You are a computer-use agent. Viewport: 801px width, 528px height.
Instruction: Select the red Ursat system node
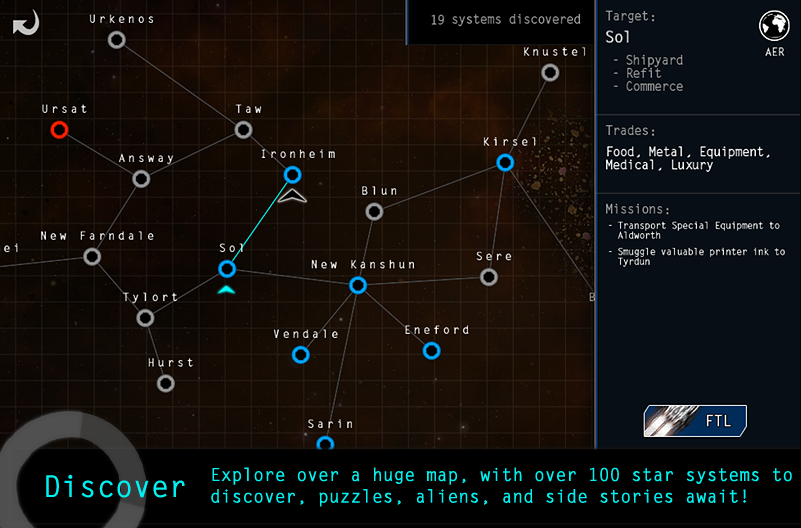(59, 129)
